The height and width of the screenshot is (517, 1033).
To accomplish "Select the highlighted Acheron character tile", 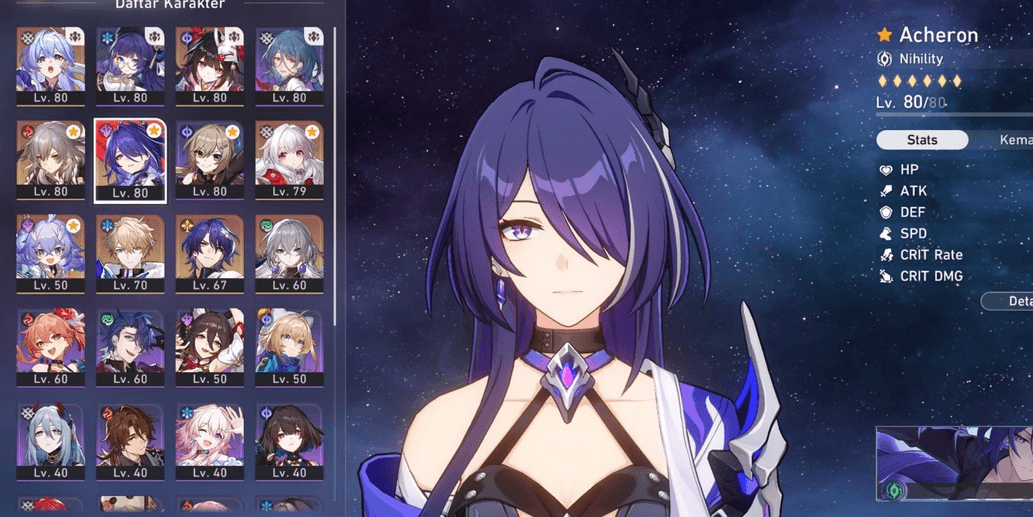I will pyautogui.click(x=130, y=159).
